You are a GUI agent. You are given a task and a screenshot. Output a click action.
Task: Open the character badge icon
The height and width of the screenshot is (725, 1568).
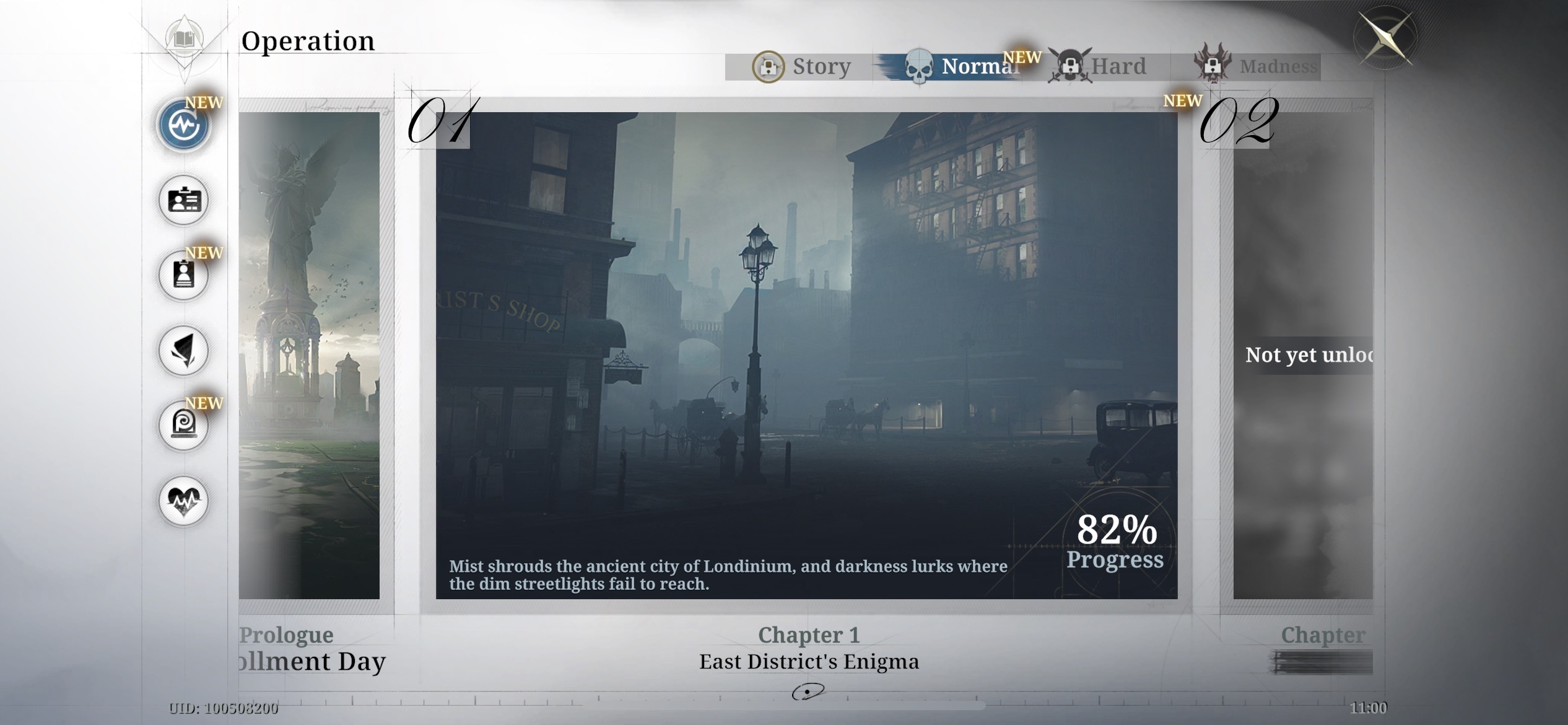184,275
